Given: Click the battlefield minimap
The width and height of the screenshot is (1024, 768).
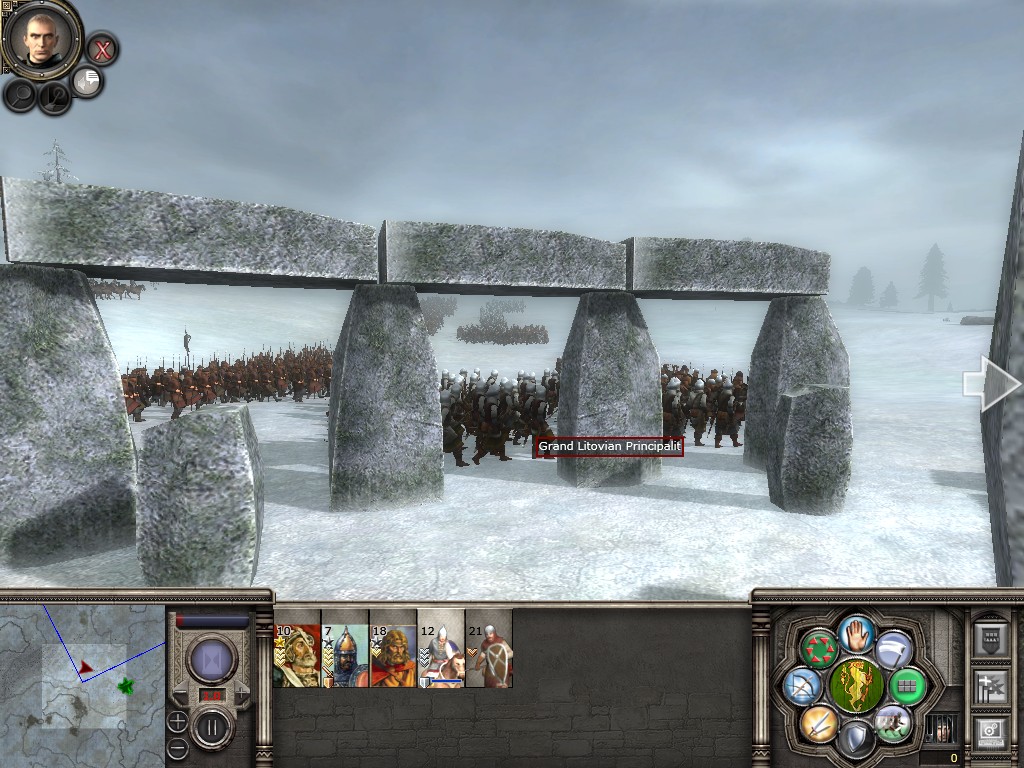Looking at the screenshot, I should (x=82, y=685).
